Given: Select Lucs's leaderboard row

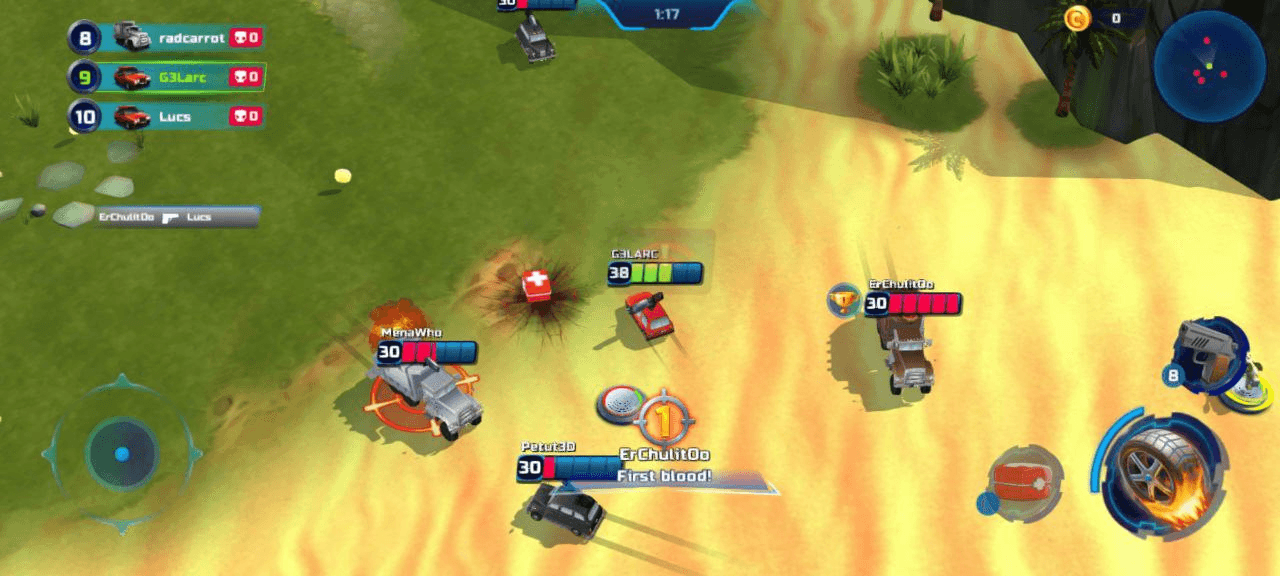Looking at the screenshot, I should click(x=166, y=117).
